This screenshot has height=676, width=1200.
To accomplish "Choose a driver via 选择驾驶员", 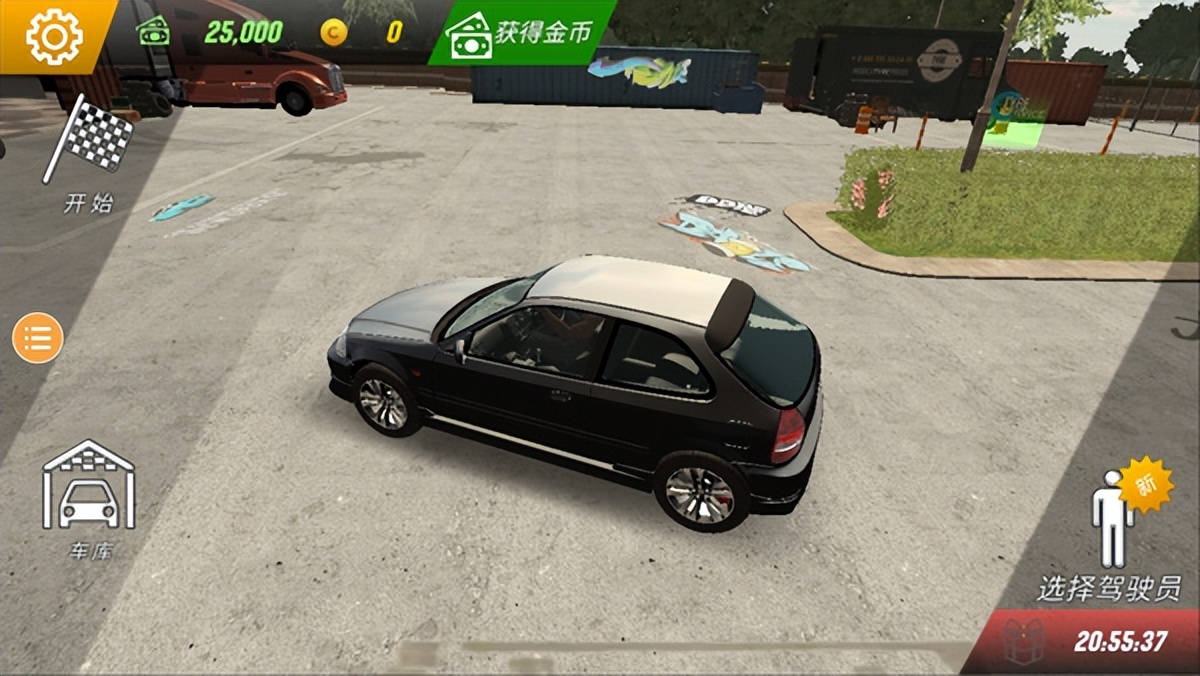I will [1110, 535].
